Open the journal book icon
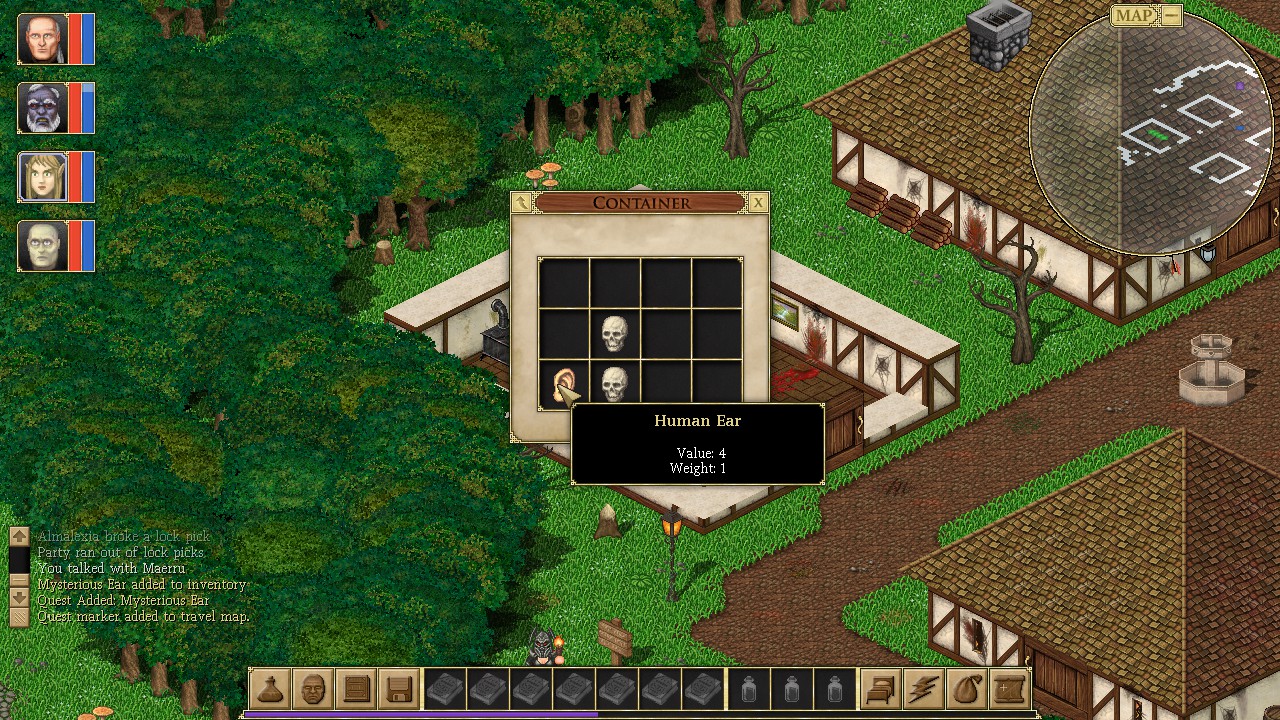Viewport: 1280px width, 720px height. (x=356, y=689)
